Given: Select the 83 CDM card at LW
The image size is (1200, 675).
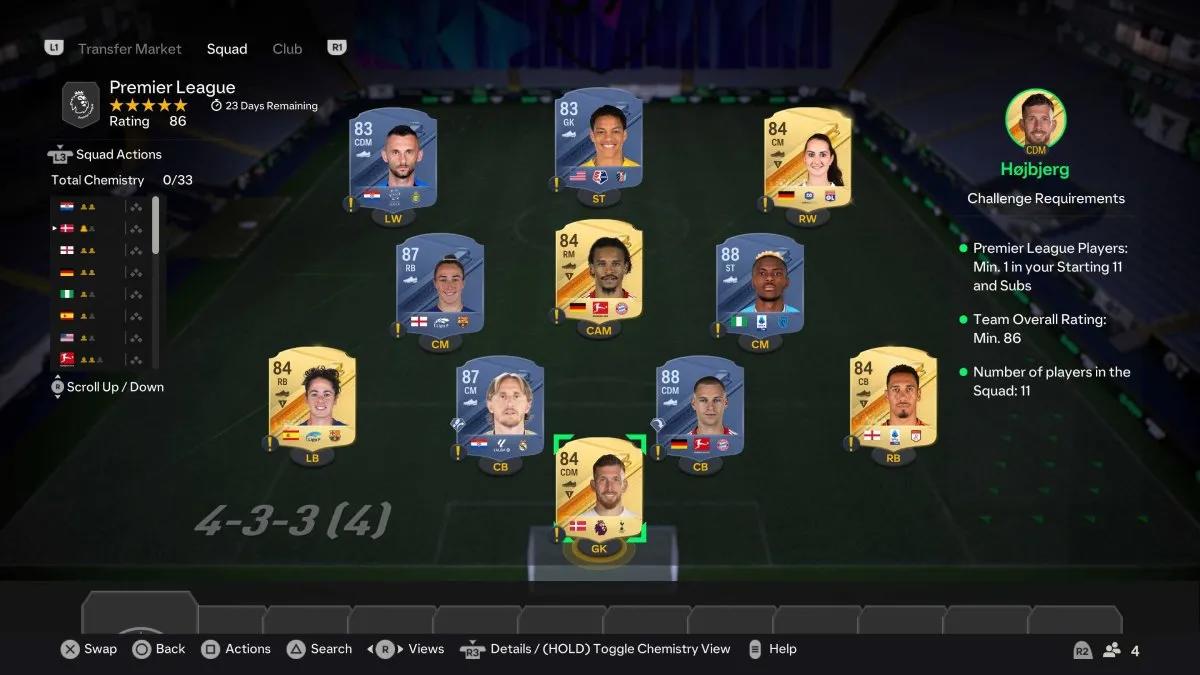Looking at the screenshot, I should [x=392, y=160].
